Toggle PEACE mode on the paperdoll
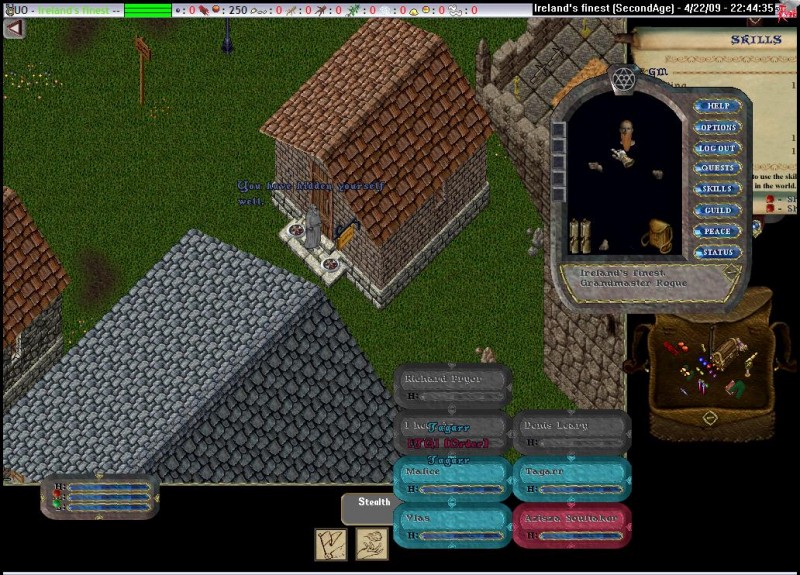The width and height of the screenshot is (800, 575). click(717, 231)
